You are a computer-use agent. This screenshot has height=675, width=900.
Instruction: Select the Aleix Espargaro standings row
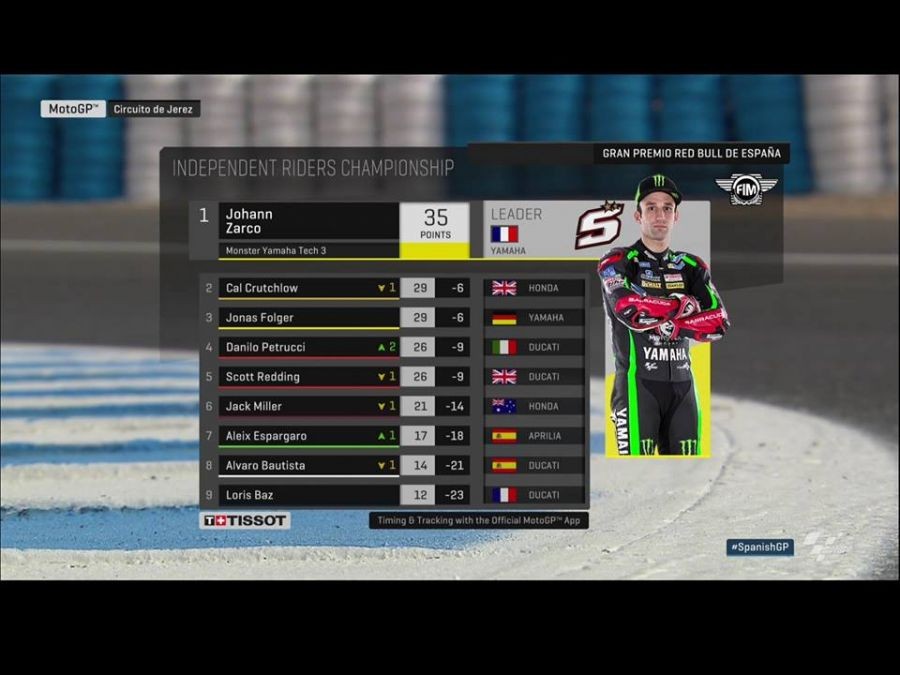point(309,436)
